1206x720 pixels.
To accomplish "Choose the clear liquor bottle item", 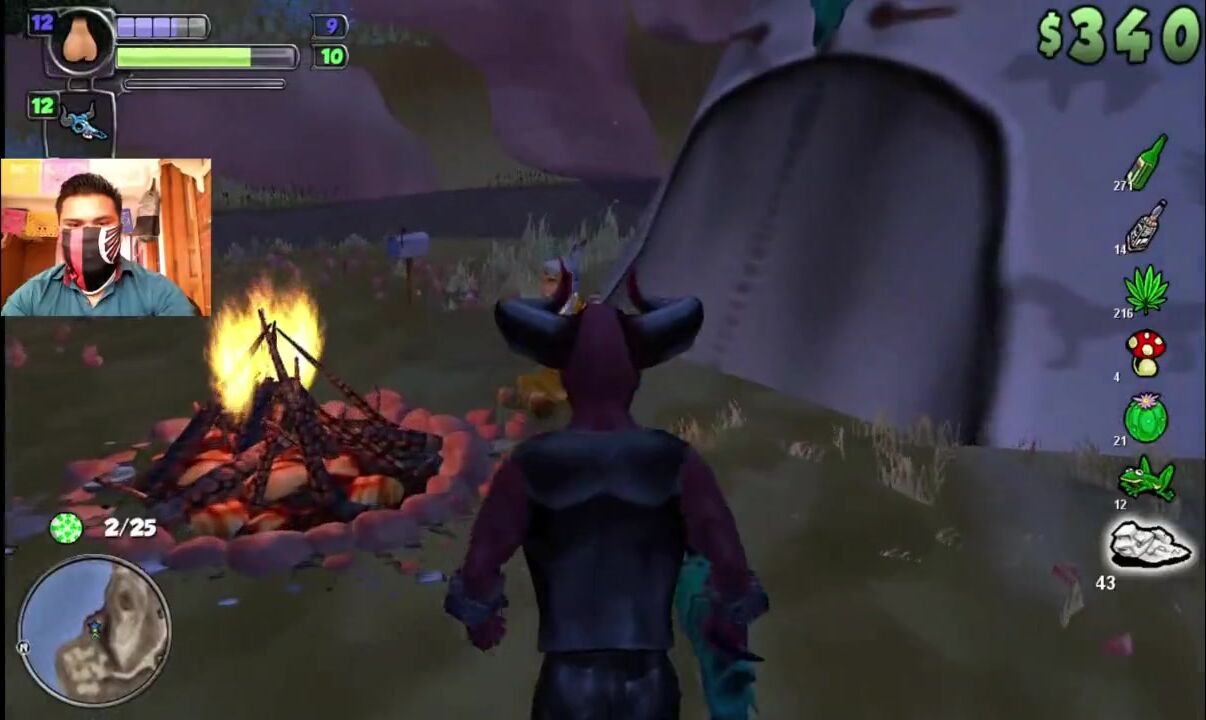I will [x=1146, y=226].
